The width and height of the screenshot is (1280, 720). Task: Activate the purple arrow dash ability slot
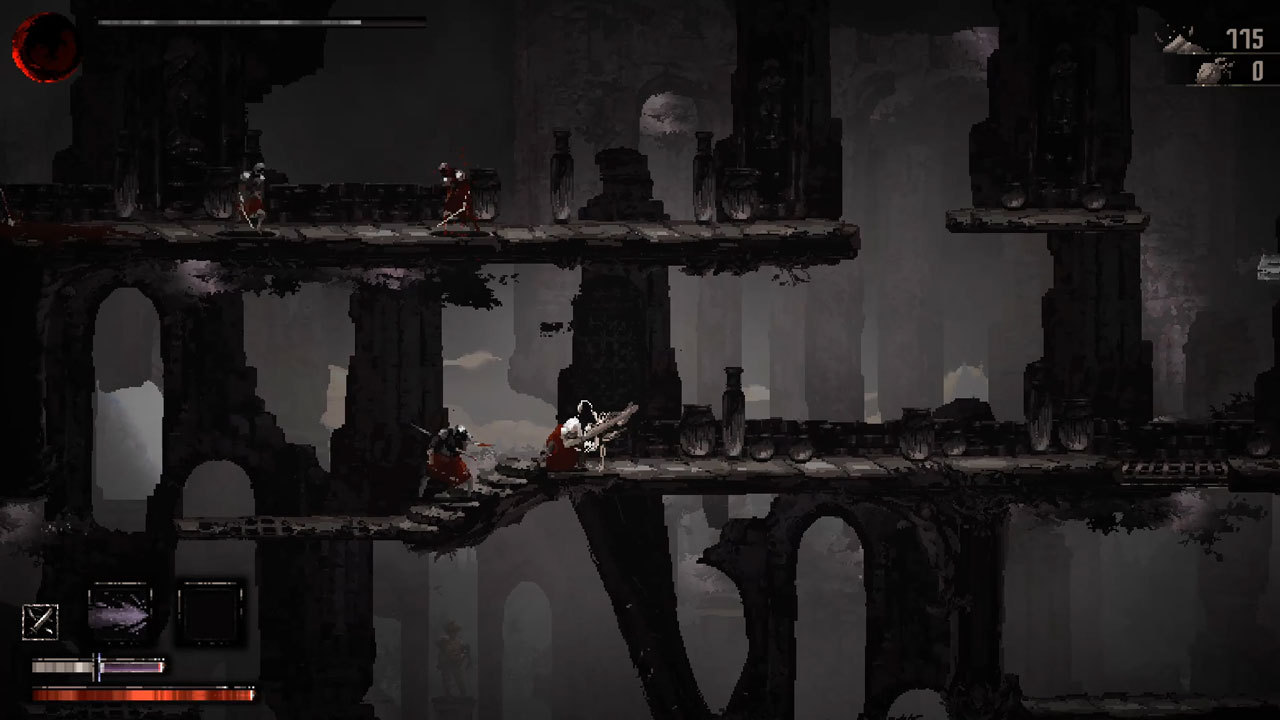[120, 610]
